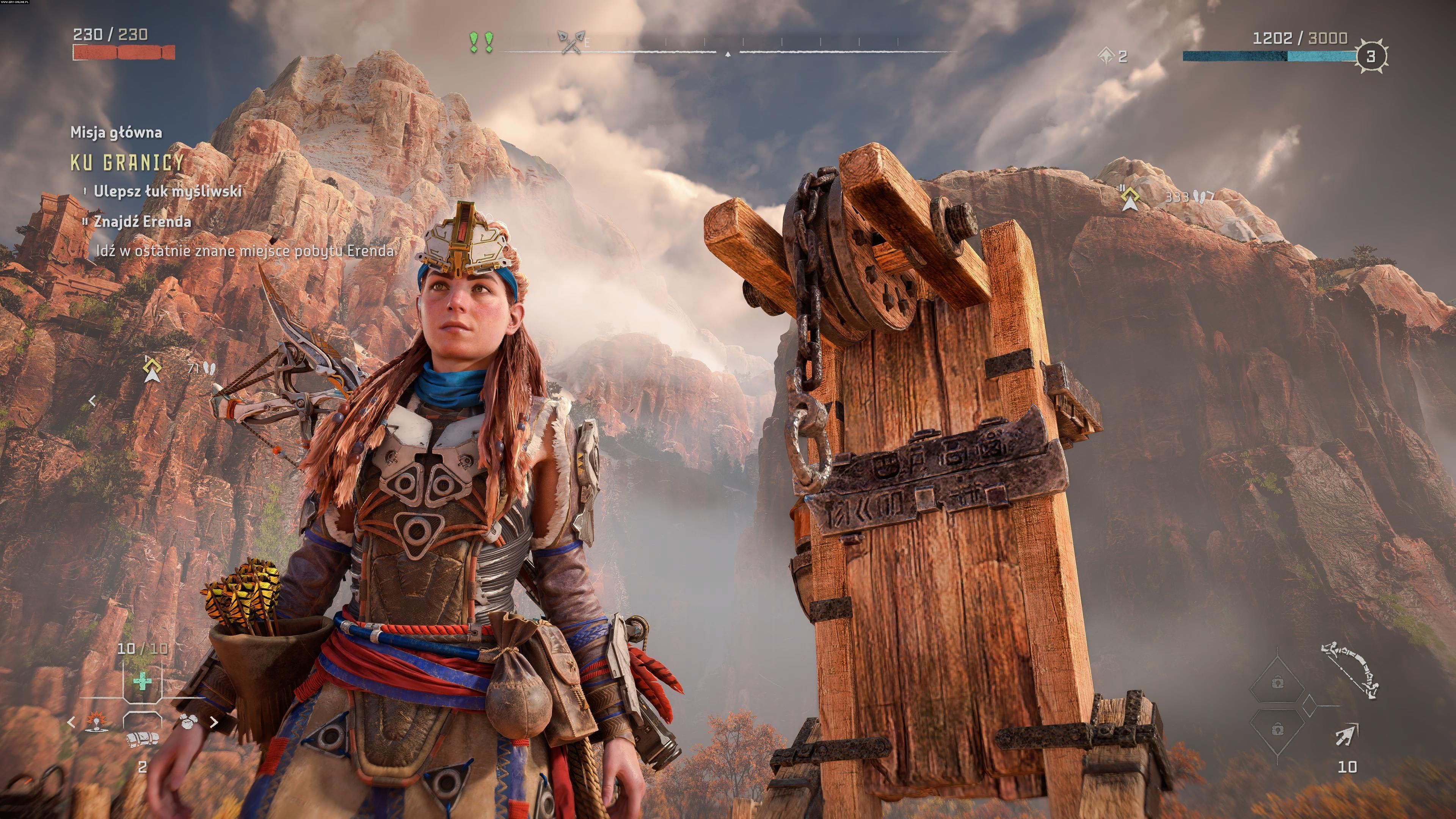Viewport: 1456px width, 819px height.
Task: Select the Znajdź Erenda objective
Action: [x=142, y=221]
